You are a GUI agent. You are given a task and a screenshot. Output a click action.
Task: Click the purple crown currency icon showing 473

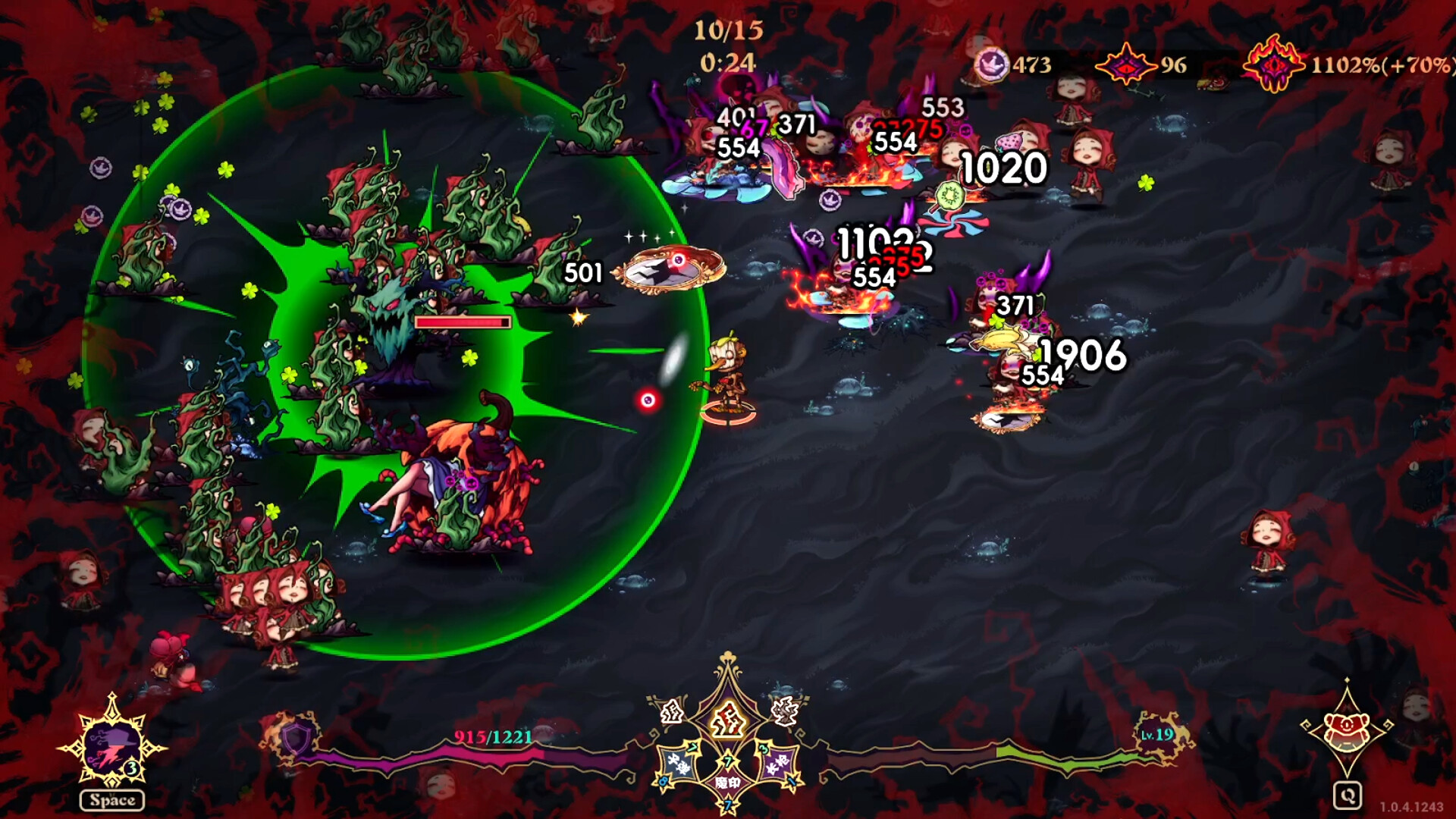(992, 61)
